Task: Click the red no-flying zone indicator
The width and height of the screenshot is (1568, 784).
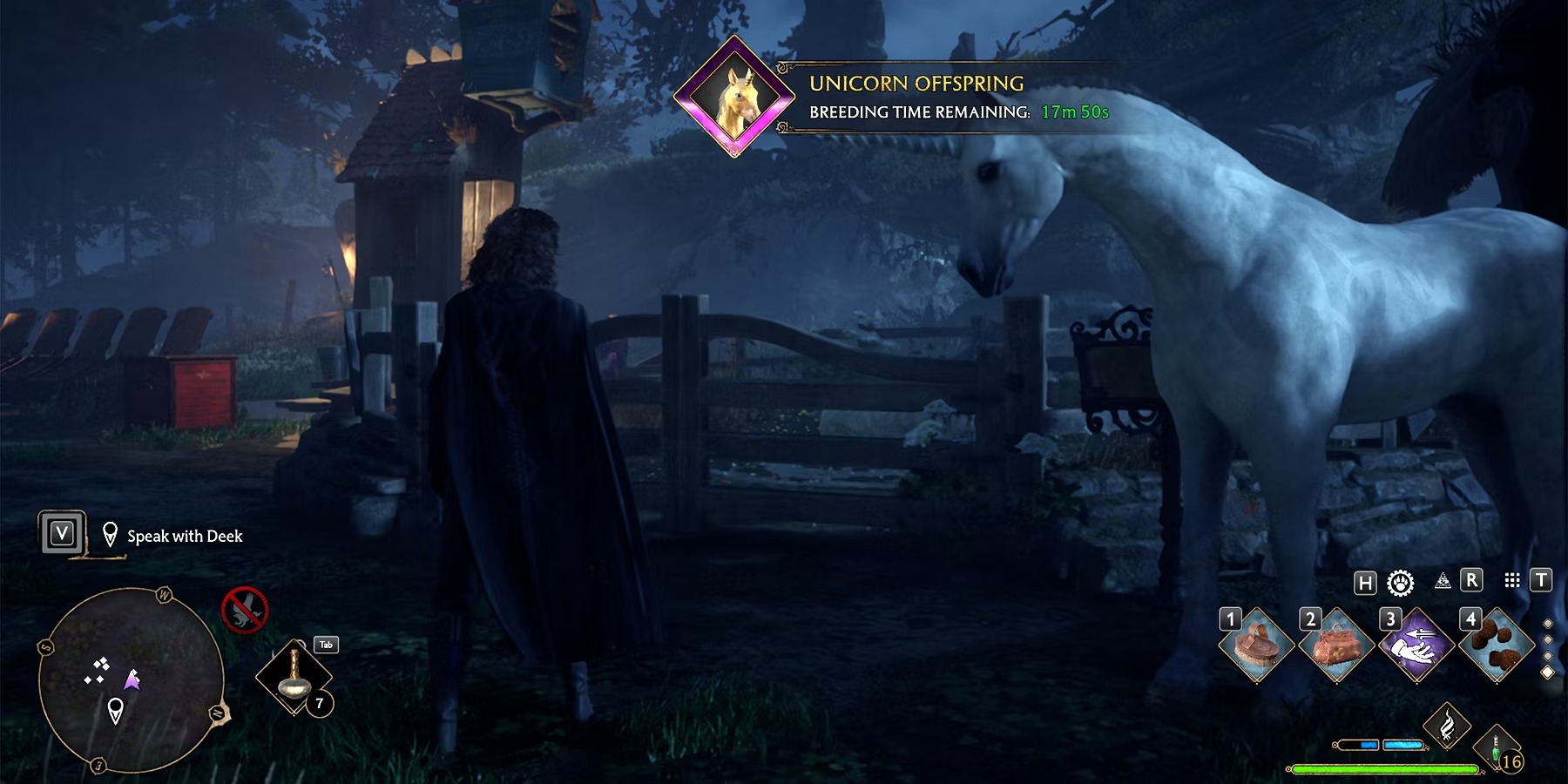Action: pos(245,611)
